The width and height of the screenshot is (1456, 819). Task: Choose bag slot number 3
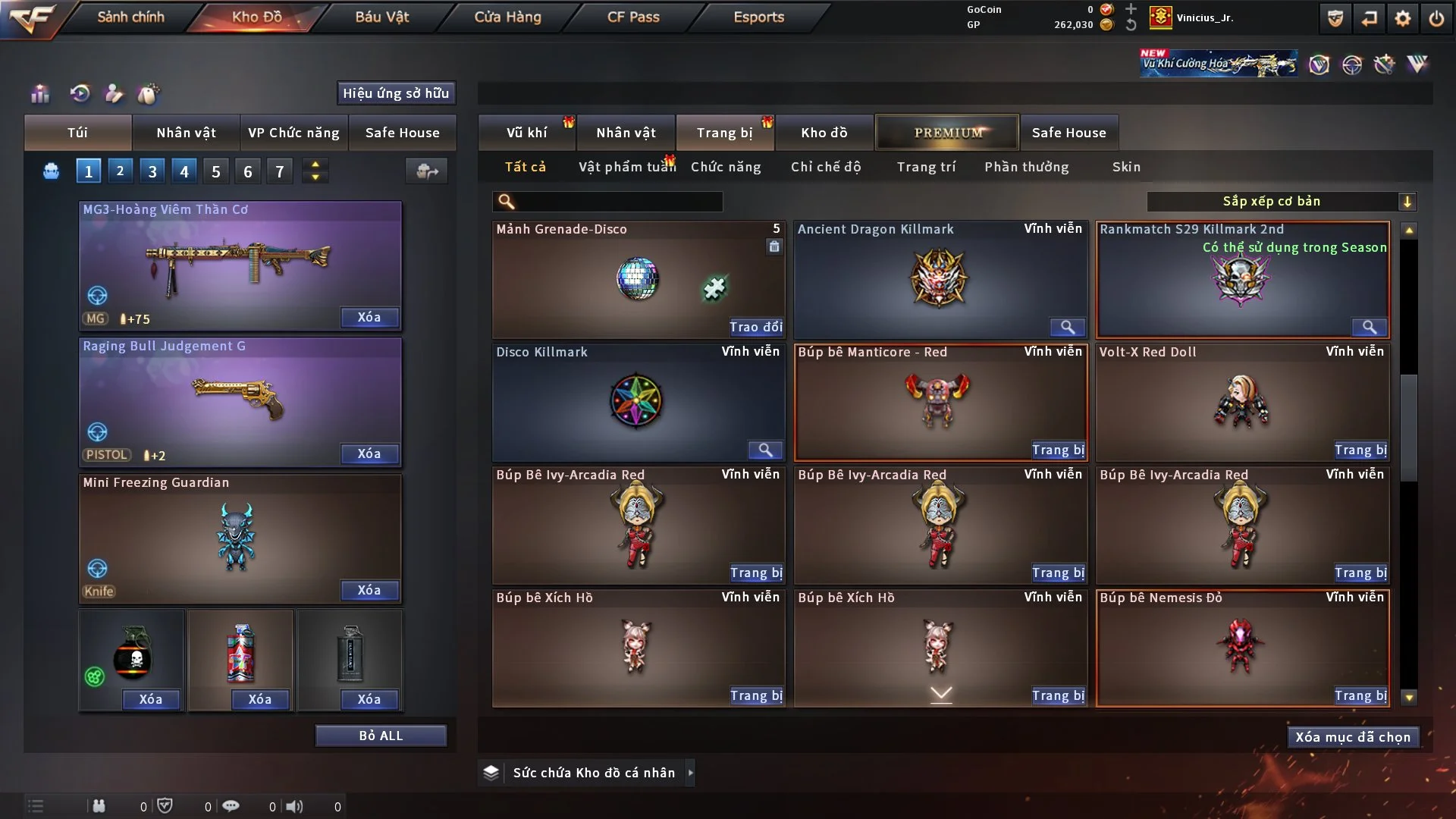pos(152,171)
